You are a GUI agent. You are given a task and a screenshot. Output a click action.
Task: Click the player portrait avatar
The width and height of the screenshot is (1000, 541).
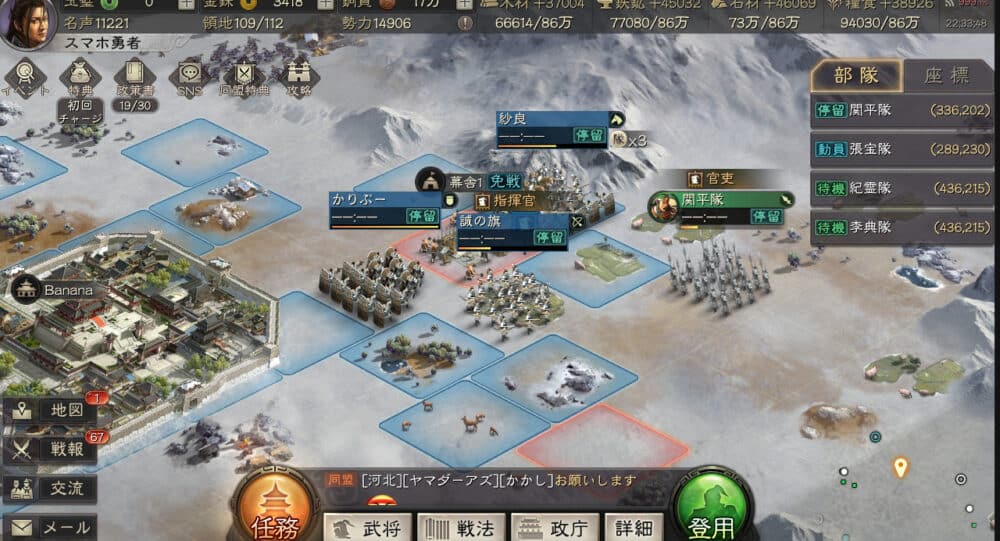27,22
